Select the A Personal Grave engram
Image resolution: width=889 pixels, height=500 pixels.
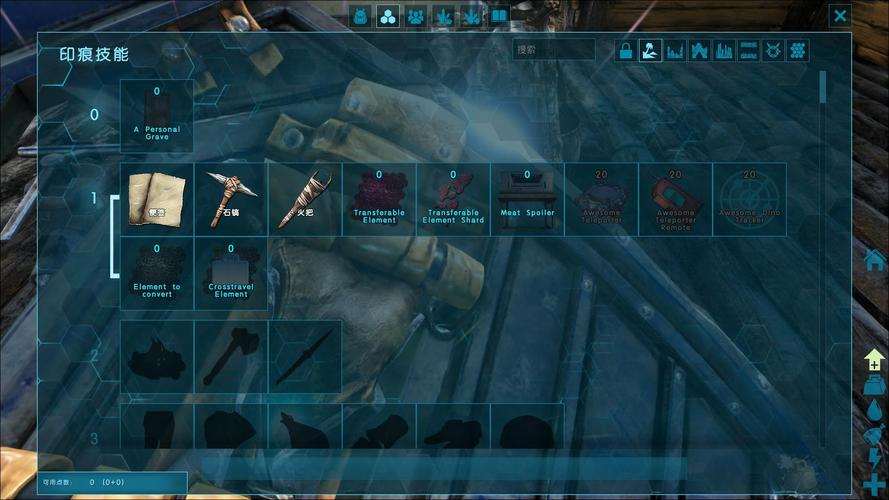pos(157,116)
